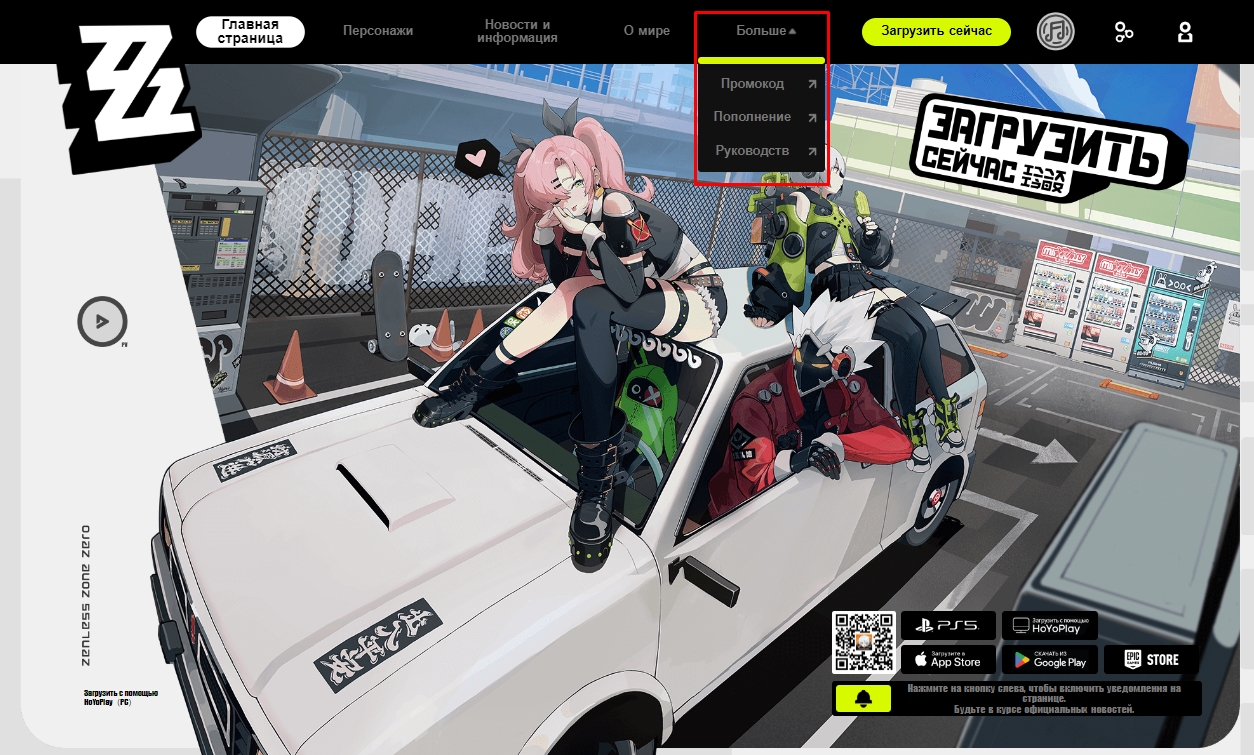Screen dimensions: 1254x755
Task: Go to the Главная страница tab
Action: coord(250,31)
